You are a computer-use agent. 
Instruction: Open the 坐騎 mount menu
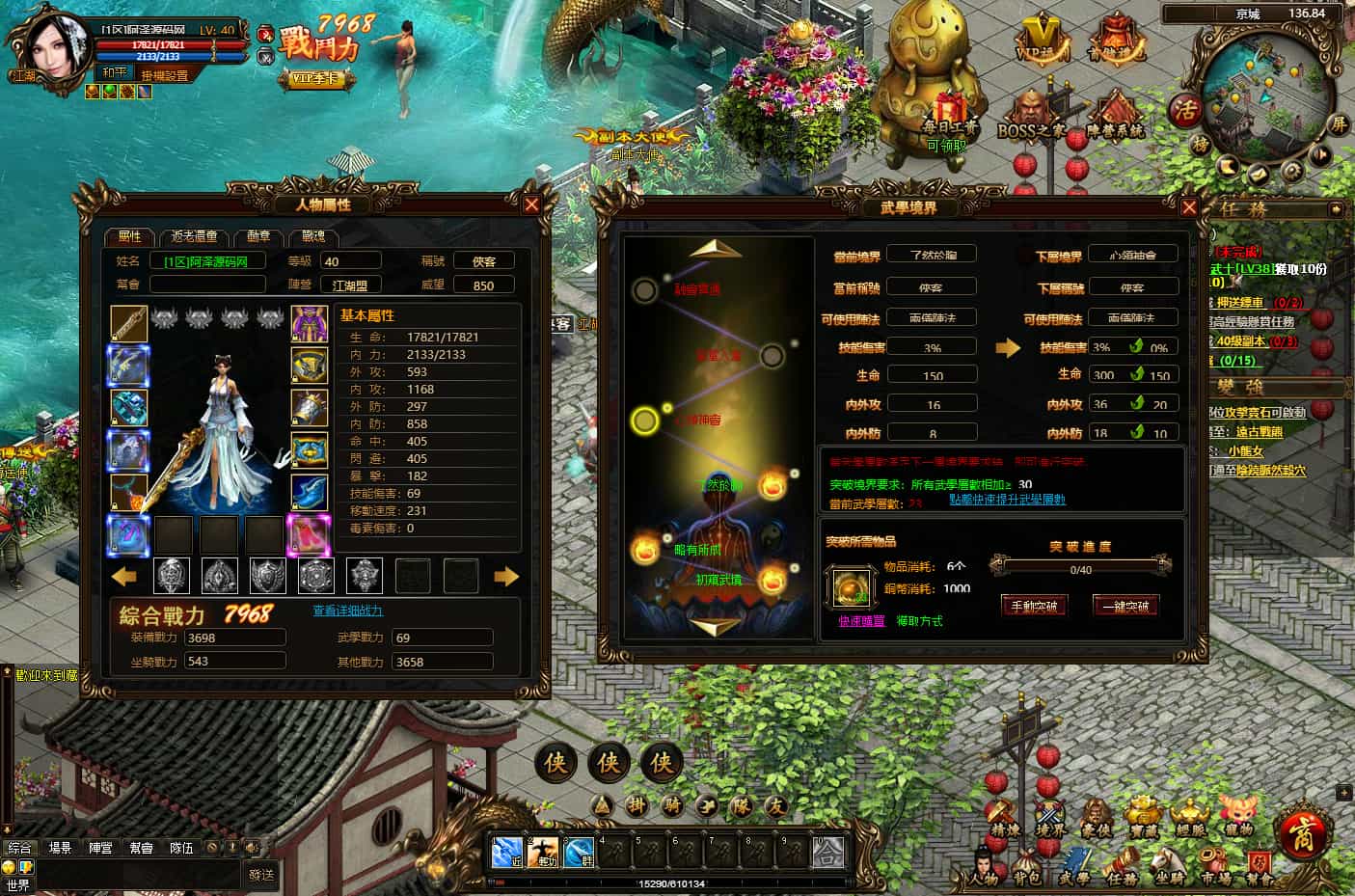point(1169,865)
